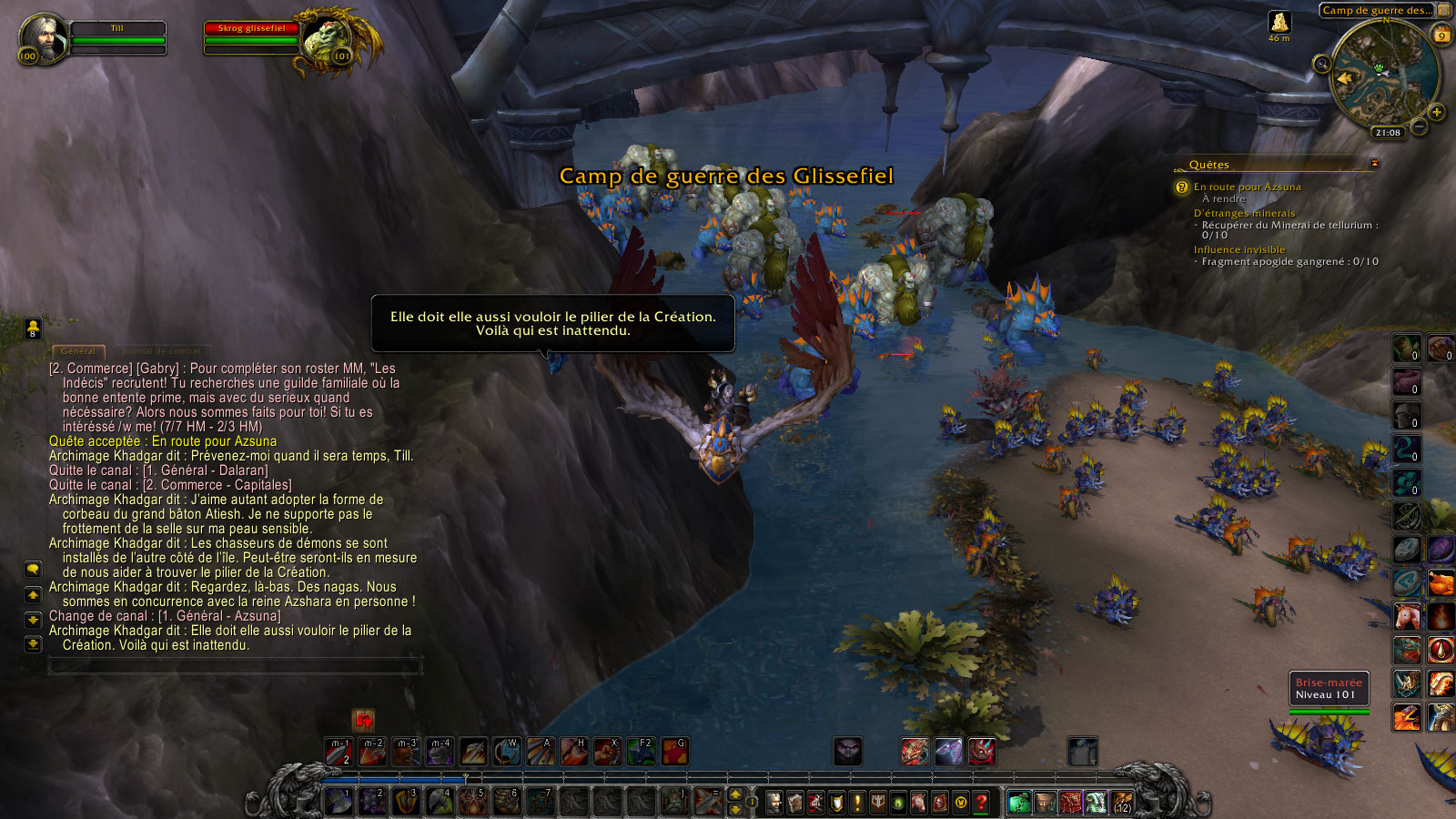1456x819 pixels.
Task: Collapse the Quêtes objective tracker
Action: pyautogui.click(x=1374, y=164)
